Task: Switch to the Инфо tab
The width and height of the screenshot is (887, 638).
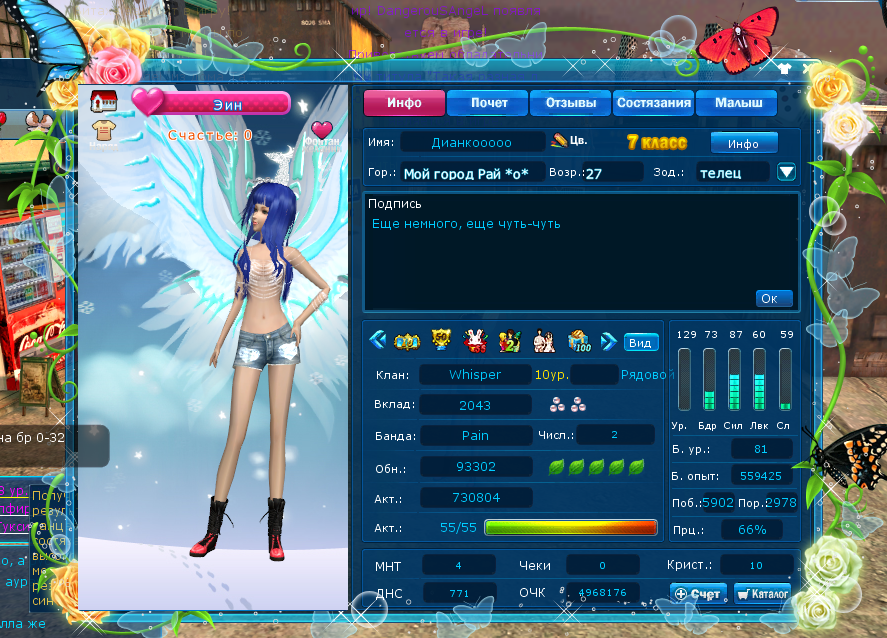Action: pyautogui.click(x=403, y=103)
